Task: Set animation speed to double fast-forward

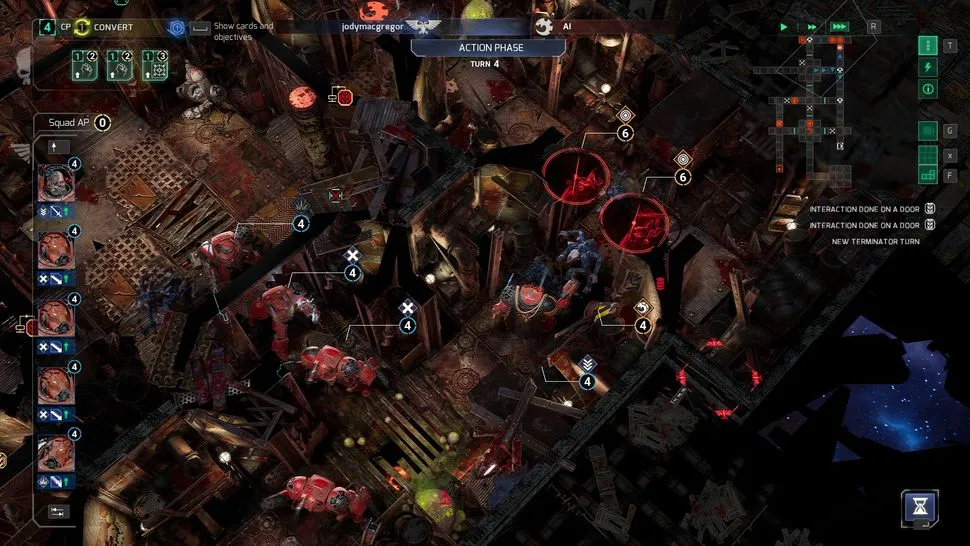Action: coord(812,27)
